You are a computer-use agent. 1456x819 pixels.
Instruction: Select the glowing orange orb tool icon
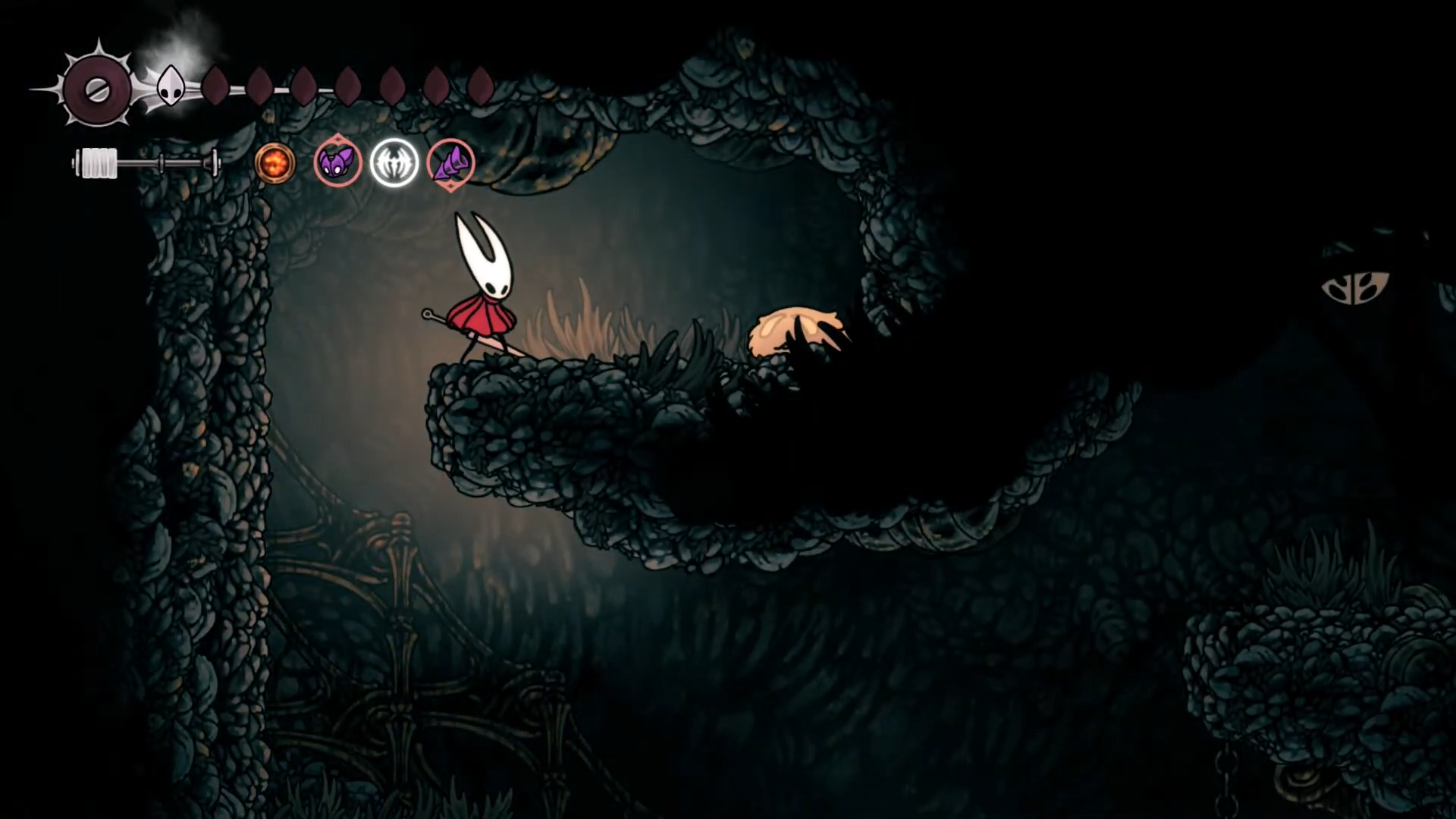pyautogui.click(x=275, y=163)
